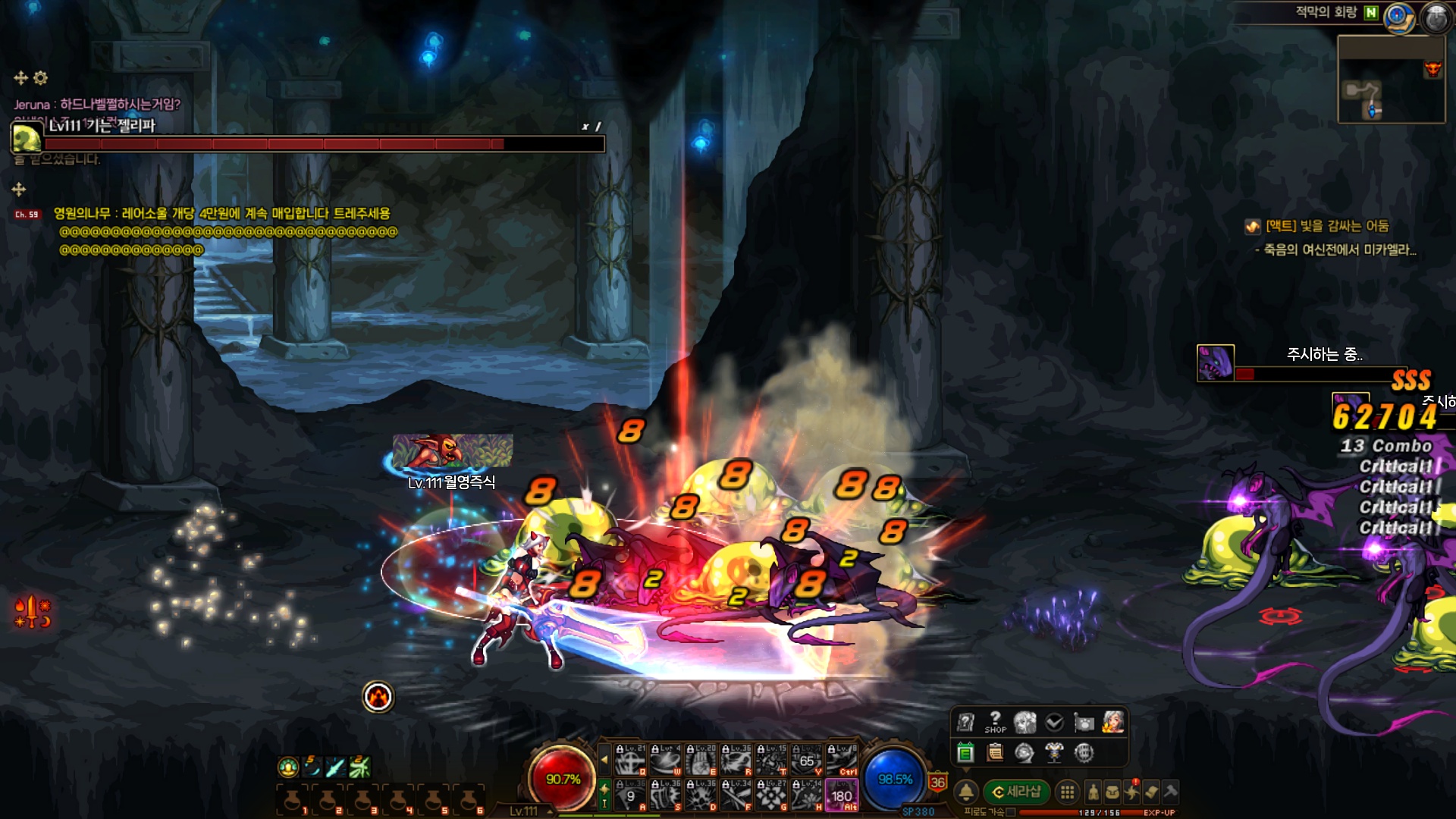Select the [액트] 빛을 감싸는 어둠 quest tracker
The height and width of the screenshot is (819, 1456).
point(1327,226)
